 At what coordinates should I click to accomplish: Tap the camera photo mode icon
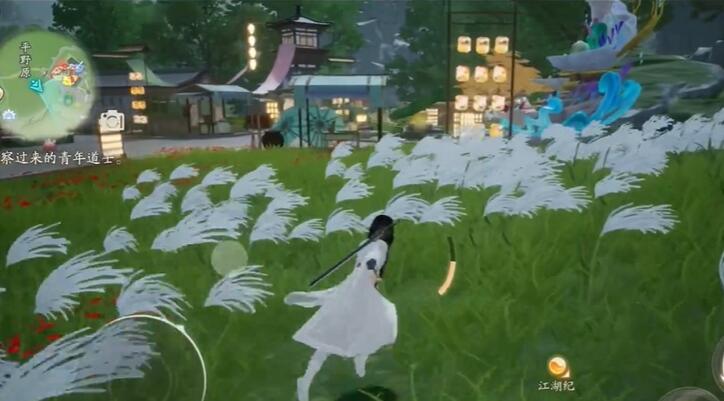click(x=111, y=122)
